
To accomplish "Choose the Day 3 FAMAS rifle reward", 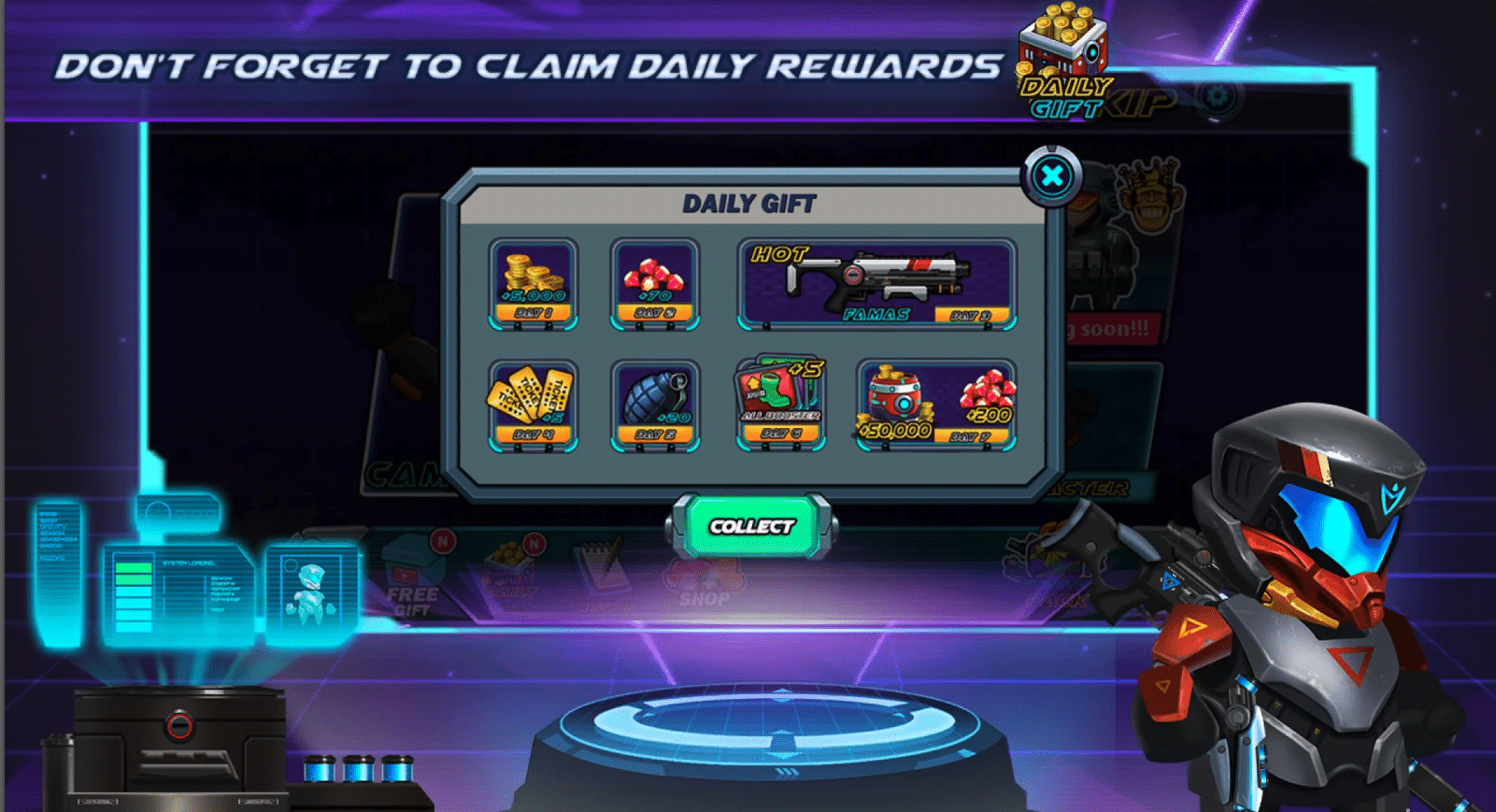I will (876, 283).
